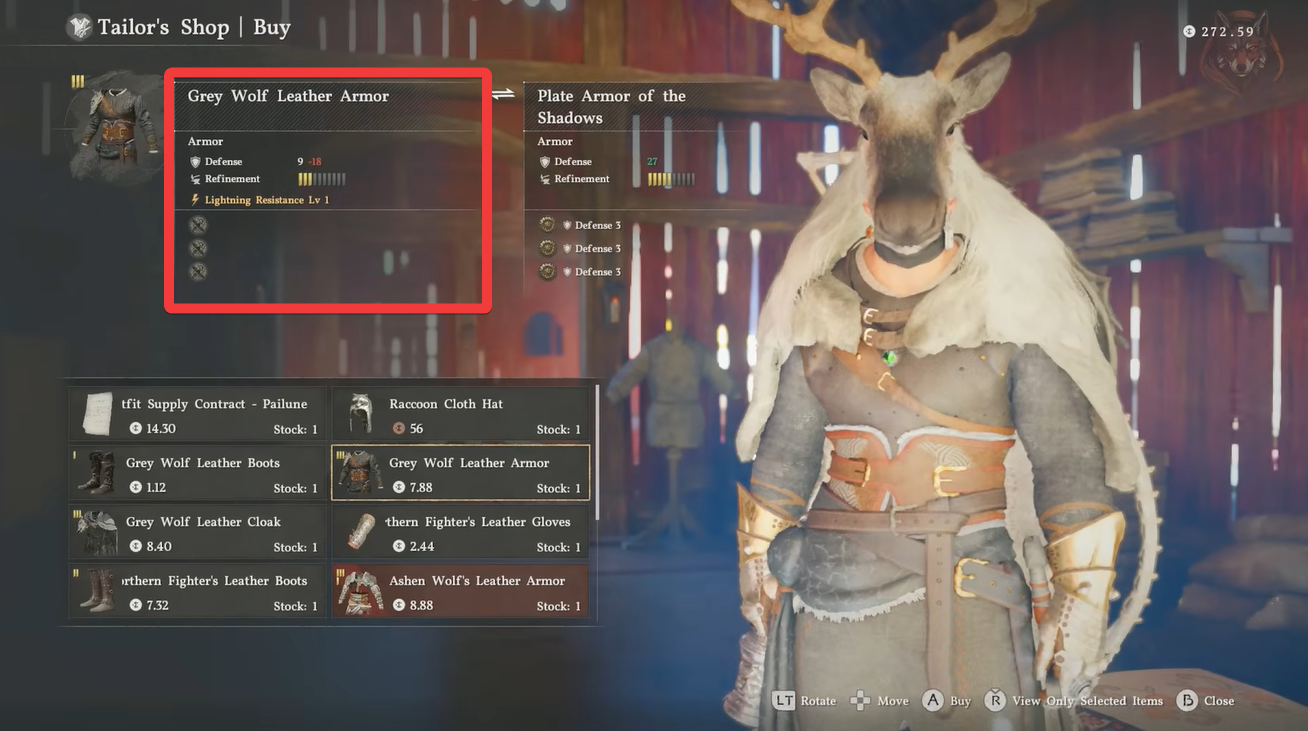Pick the Grey Wolf Leather Armor priced 7.88
This screenshot has width=1308, height=731.
coord(460,474)
